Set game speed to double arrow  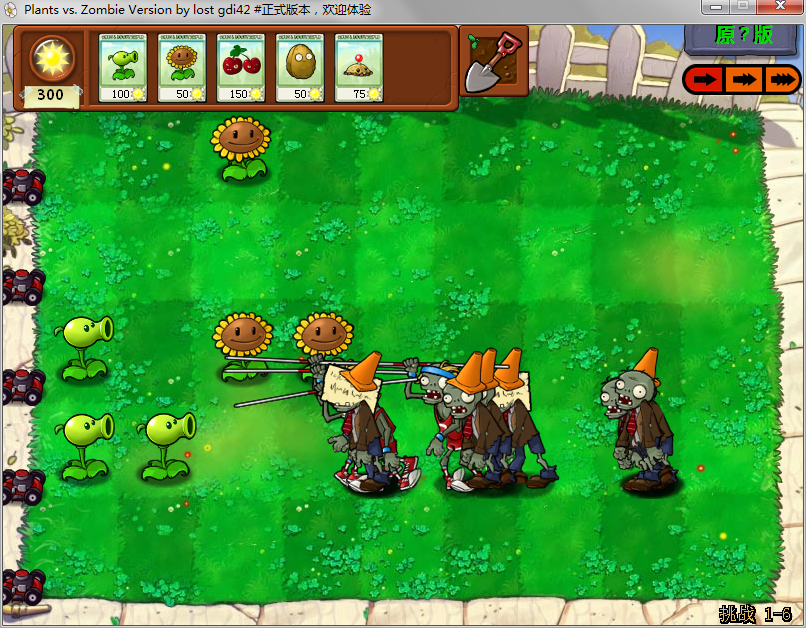[x=743, y=80]
